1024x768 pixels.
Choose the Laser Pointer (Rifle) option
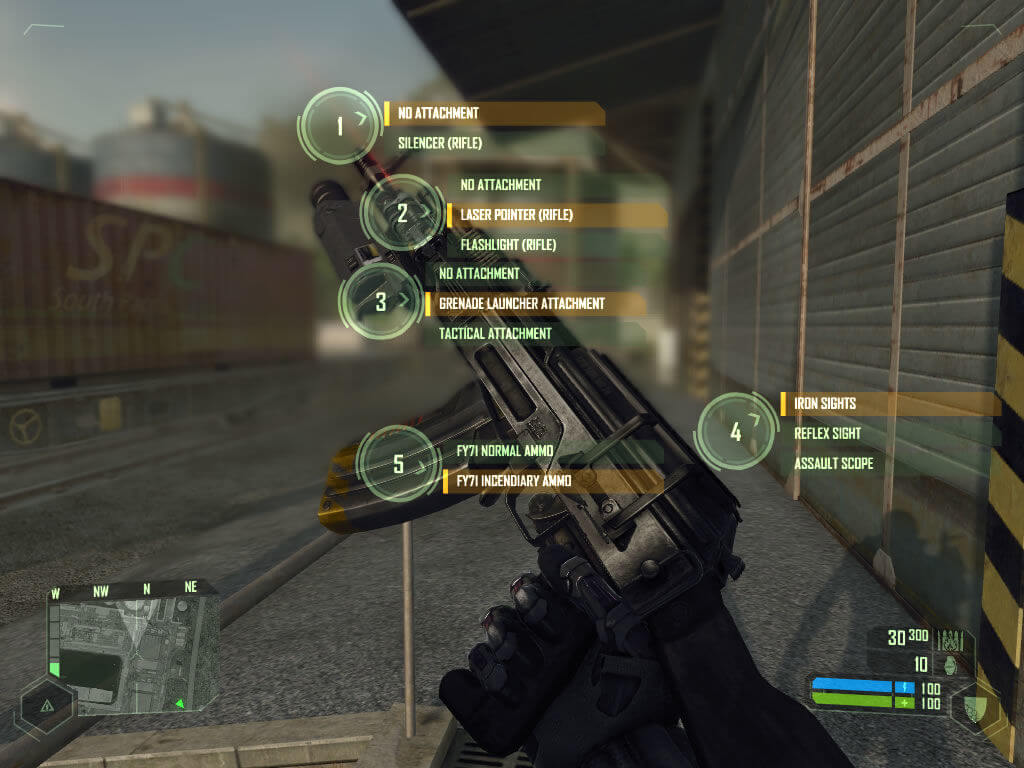517,214
